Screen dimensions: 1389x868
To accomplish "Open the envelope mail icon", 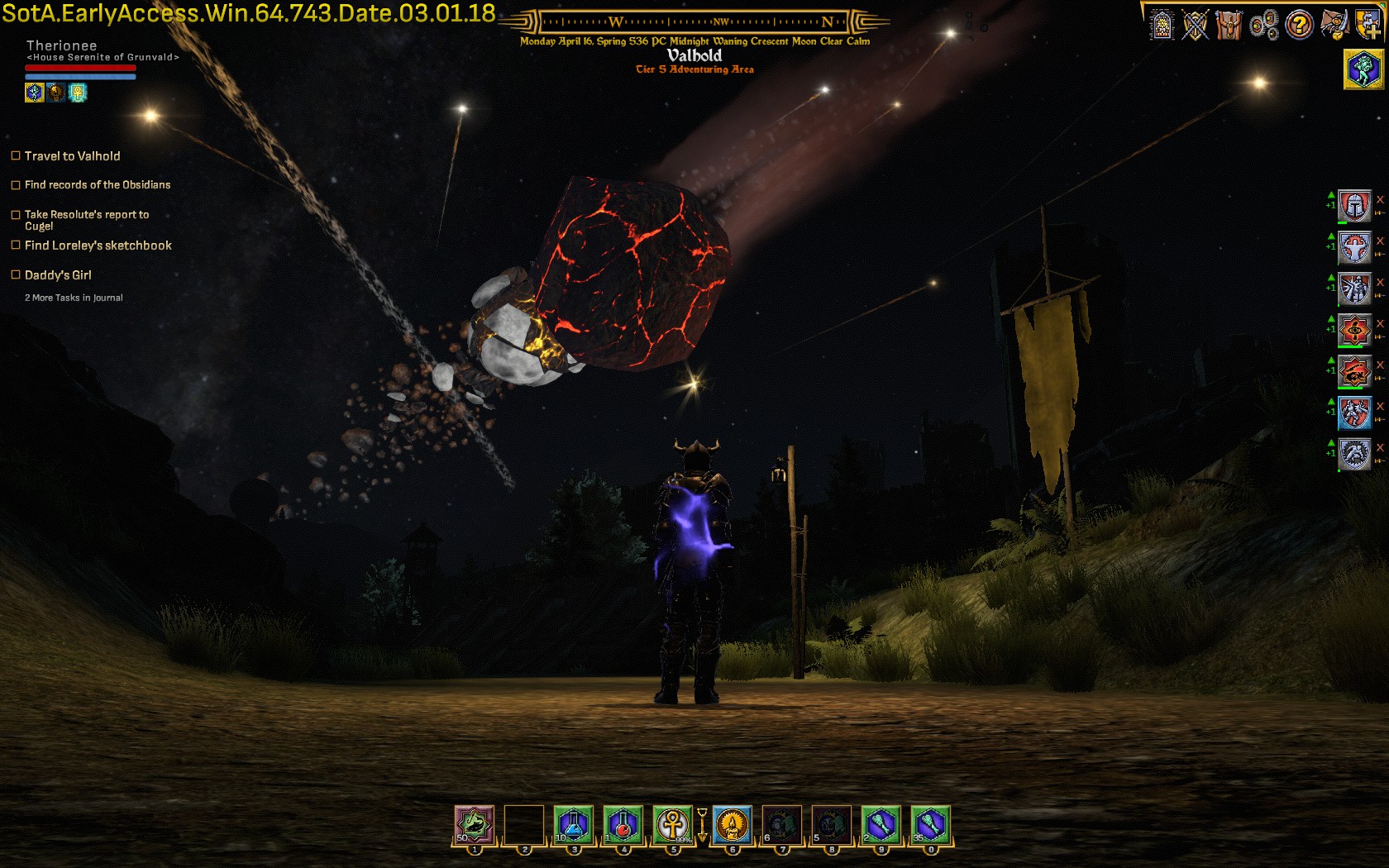I will pos(1334,25).
